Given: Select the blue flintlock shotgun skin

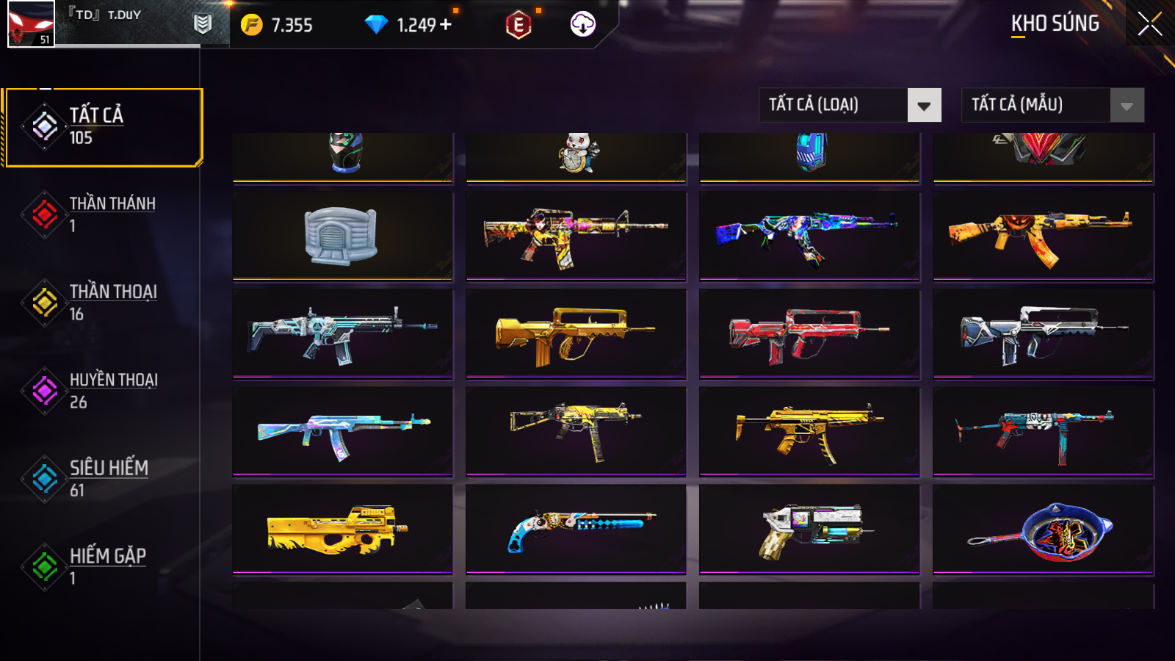Looking at the screenshot, I should tap(576, 529).
